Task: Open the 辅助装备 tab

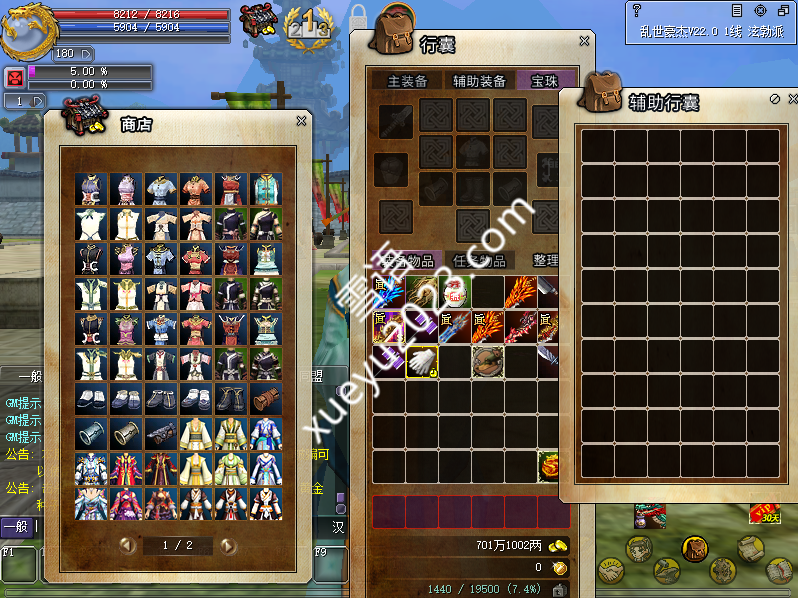Action: coord(479,81)
